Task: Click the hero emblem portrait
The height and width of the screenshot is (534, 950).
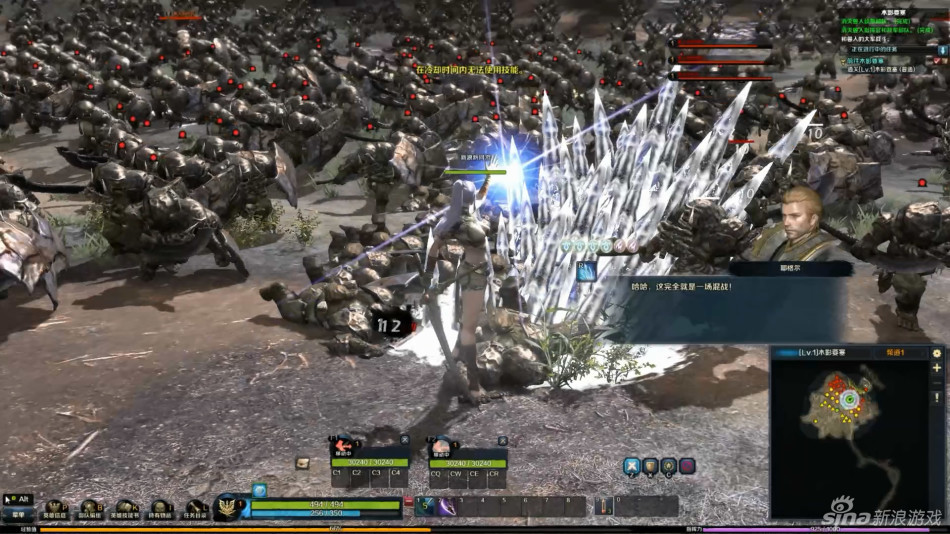Action: [229, 506]
